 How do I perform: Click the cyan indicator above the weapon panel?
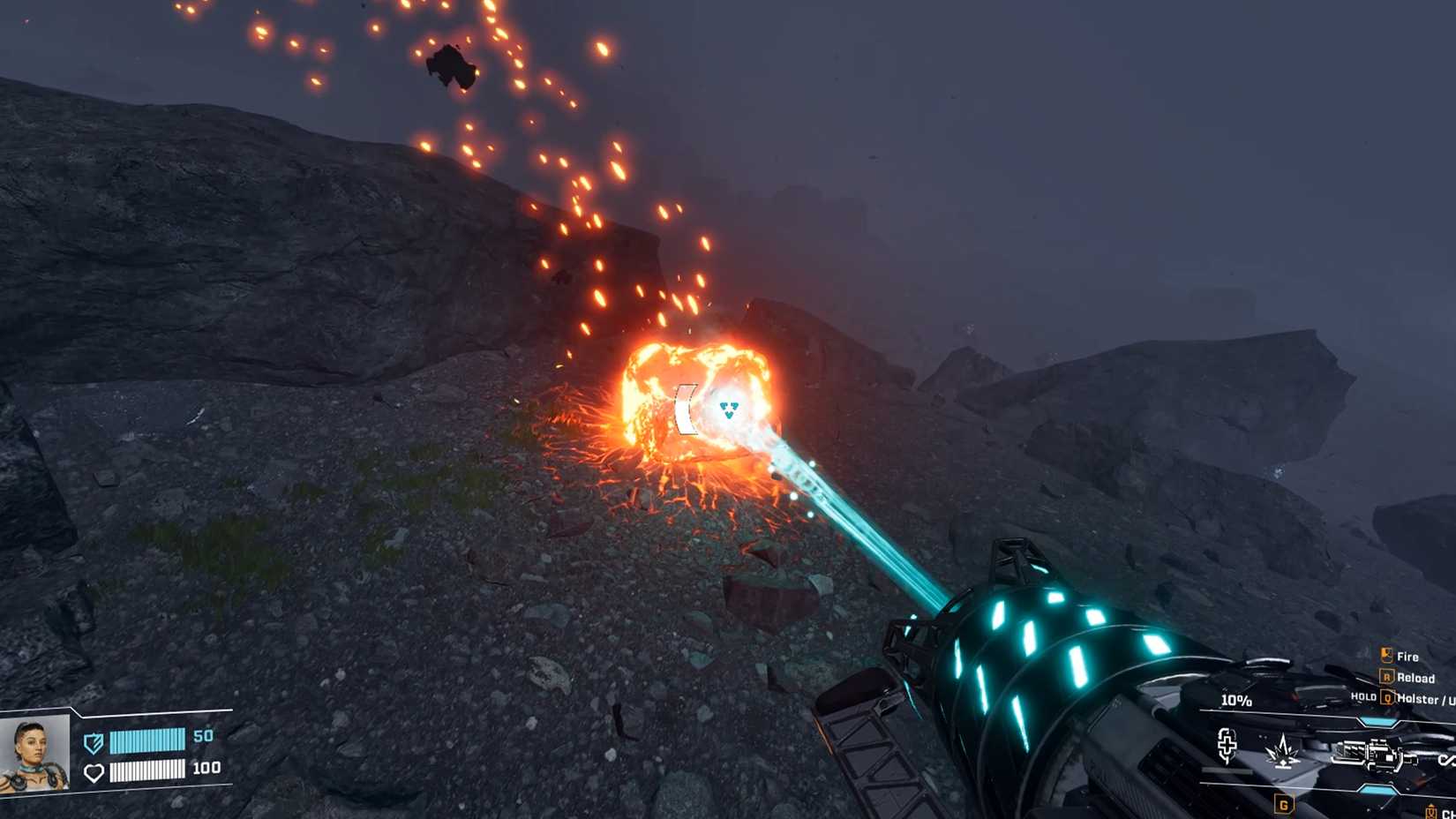point(1377,720)
